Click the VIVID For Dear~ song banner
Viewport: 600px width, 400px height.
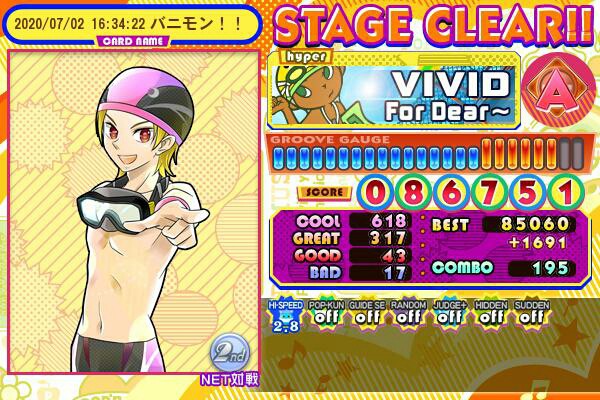pos(394,91)
